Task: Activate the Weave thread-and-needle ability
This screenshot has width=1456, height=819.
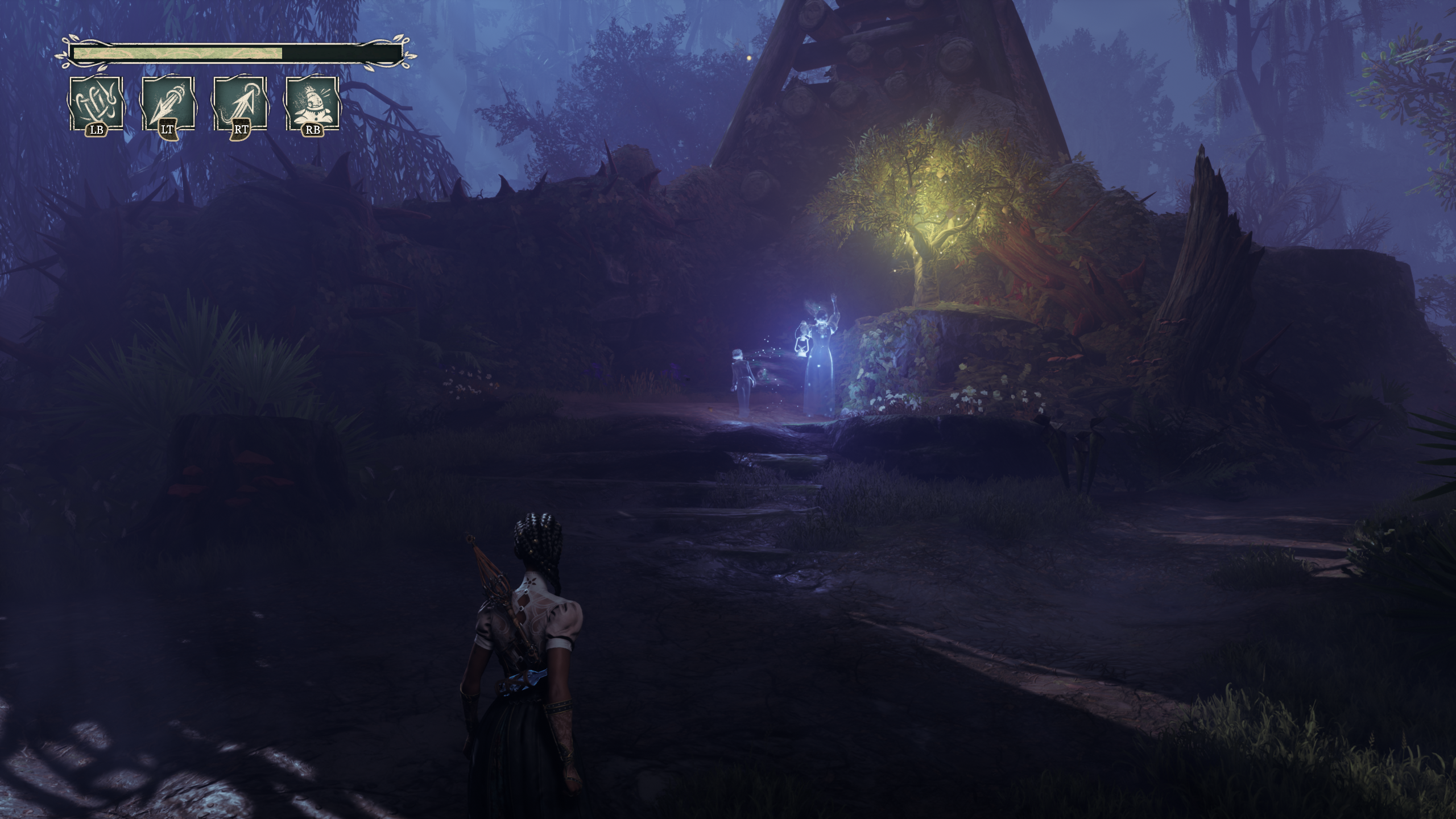Action: coord(96,105)
